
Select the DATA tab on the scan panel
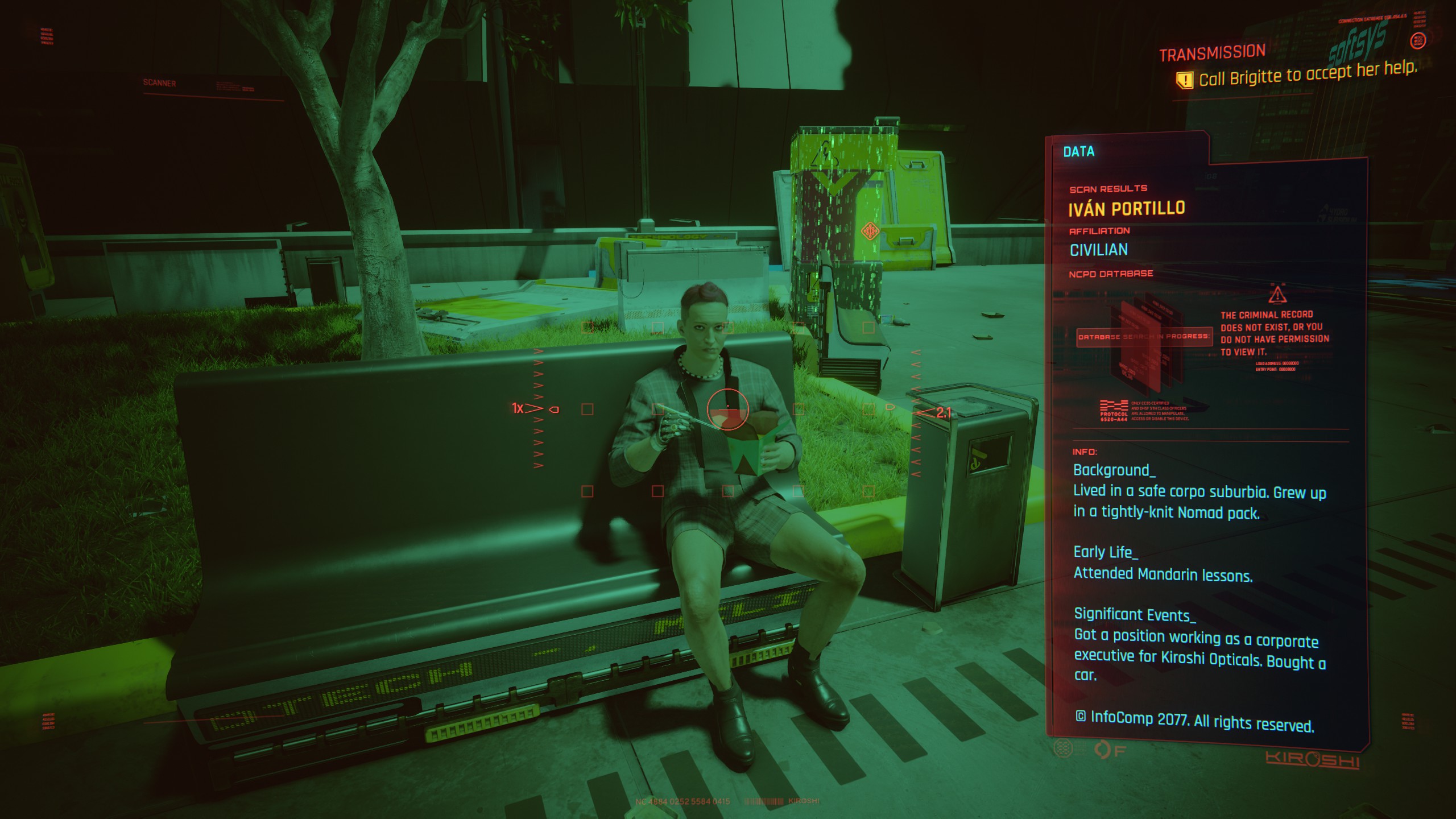coord(1079,152)
